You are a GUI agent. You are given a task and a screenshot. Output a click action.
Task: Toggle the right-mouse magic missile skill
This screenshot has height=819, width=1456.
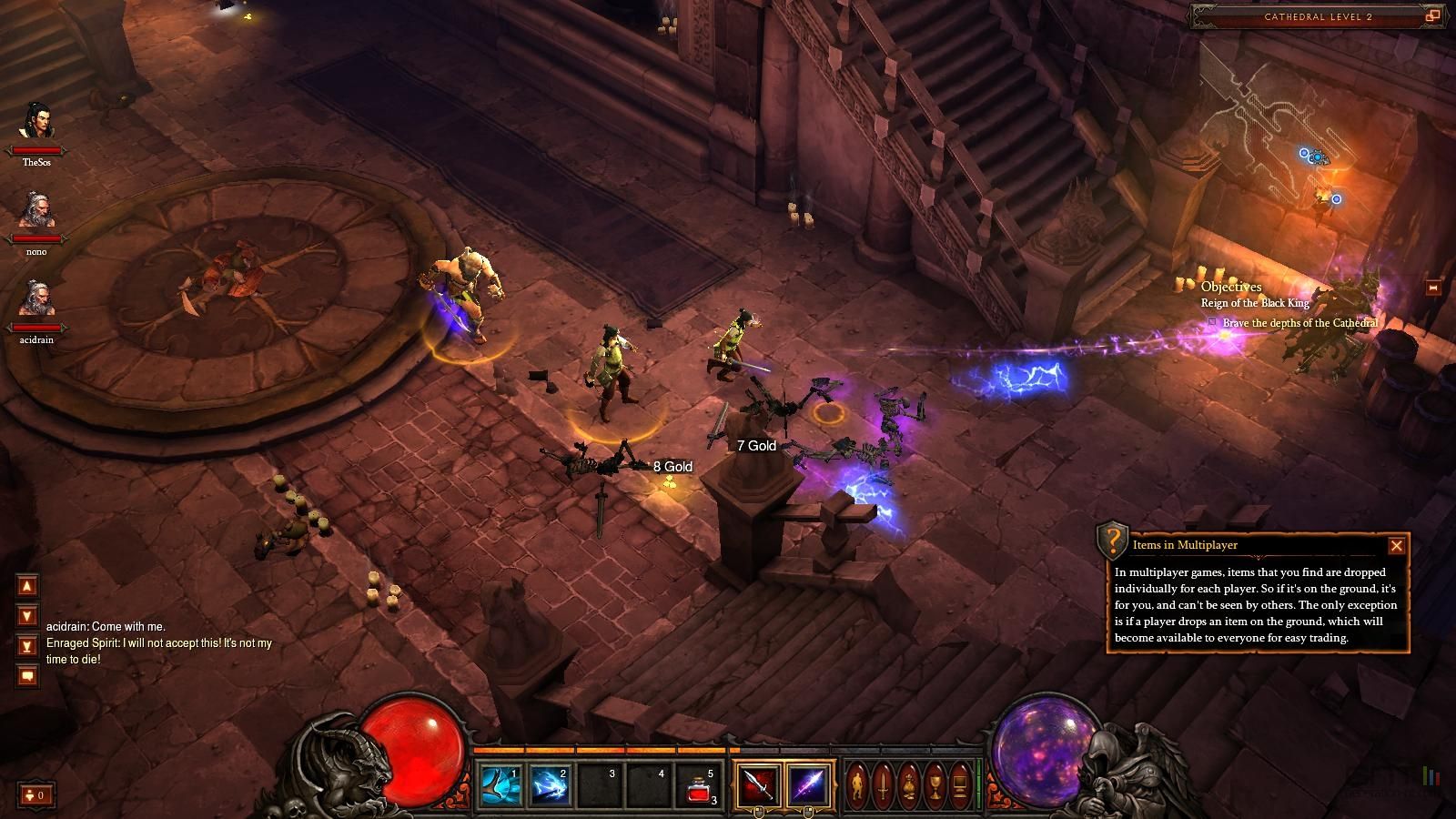tap(810, 784)
